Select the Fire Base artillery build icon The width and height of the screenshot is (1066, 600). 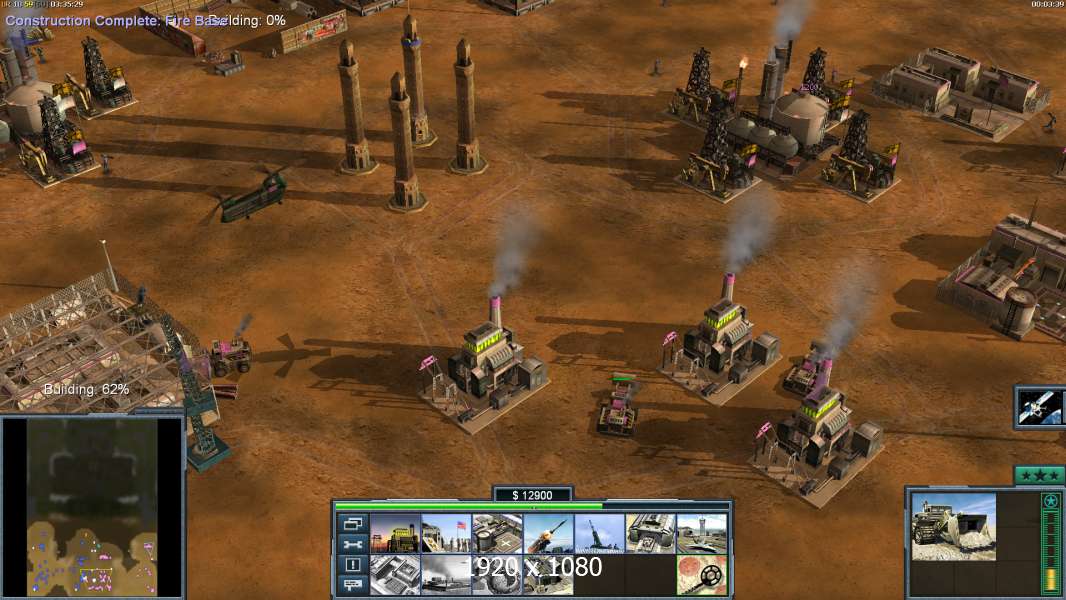[599, 534]
